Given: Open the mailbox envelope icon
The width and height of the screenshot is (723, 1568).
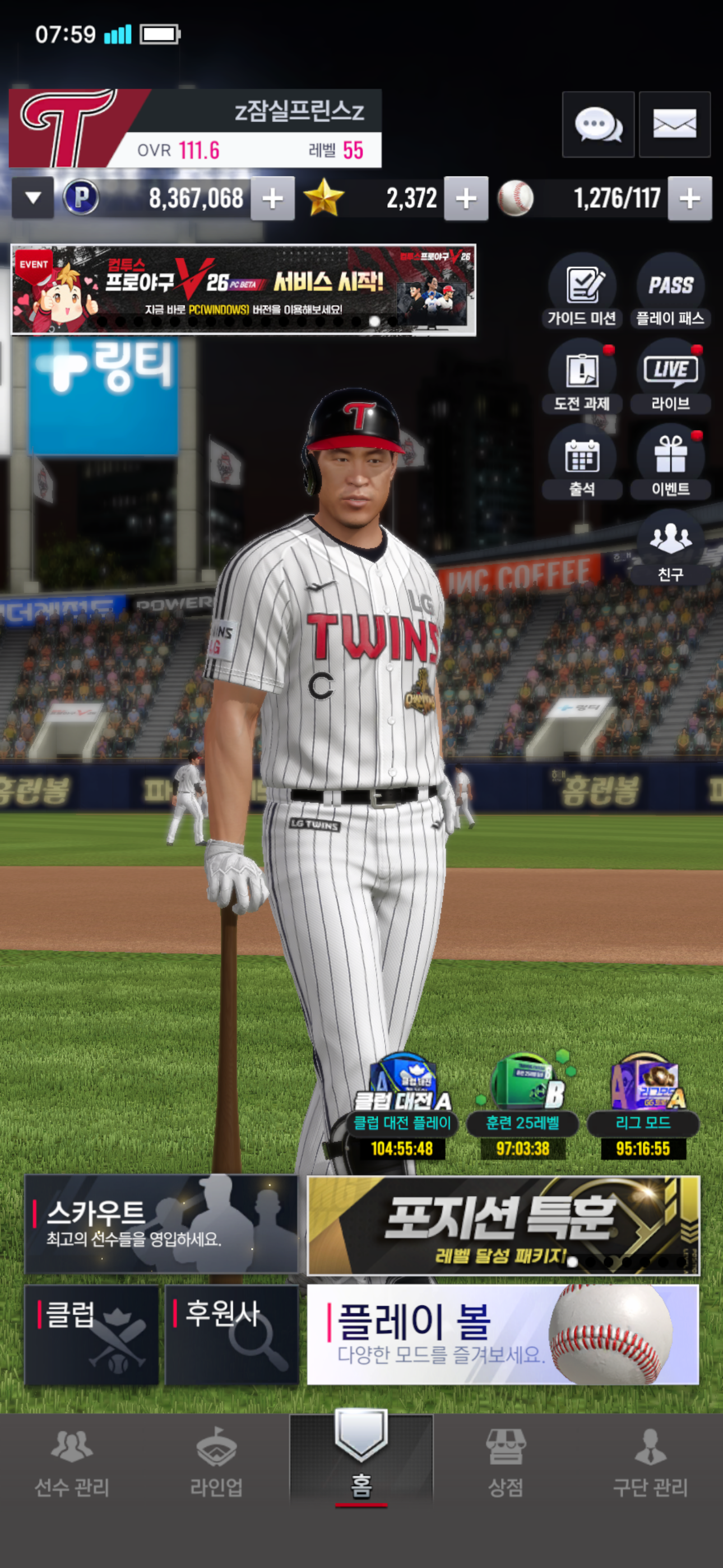Looking at the screenshot, I should click(x=674, y=125).
